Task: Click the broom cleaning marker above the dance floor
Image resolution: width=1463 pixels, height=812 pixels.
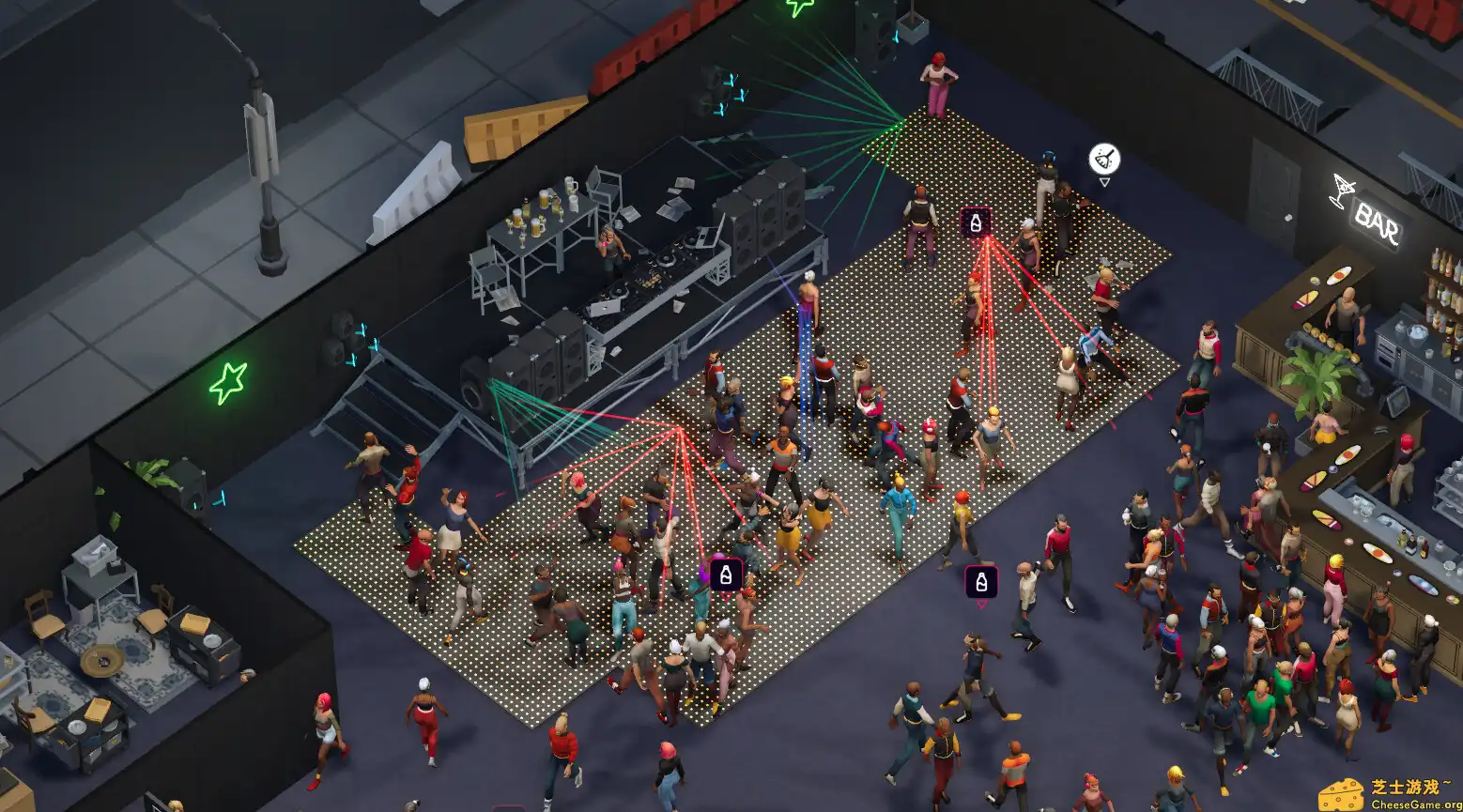Action: pos(1103,159)
